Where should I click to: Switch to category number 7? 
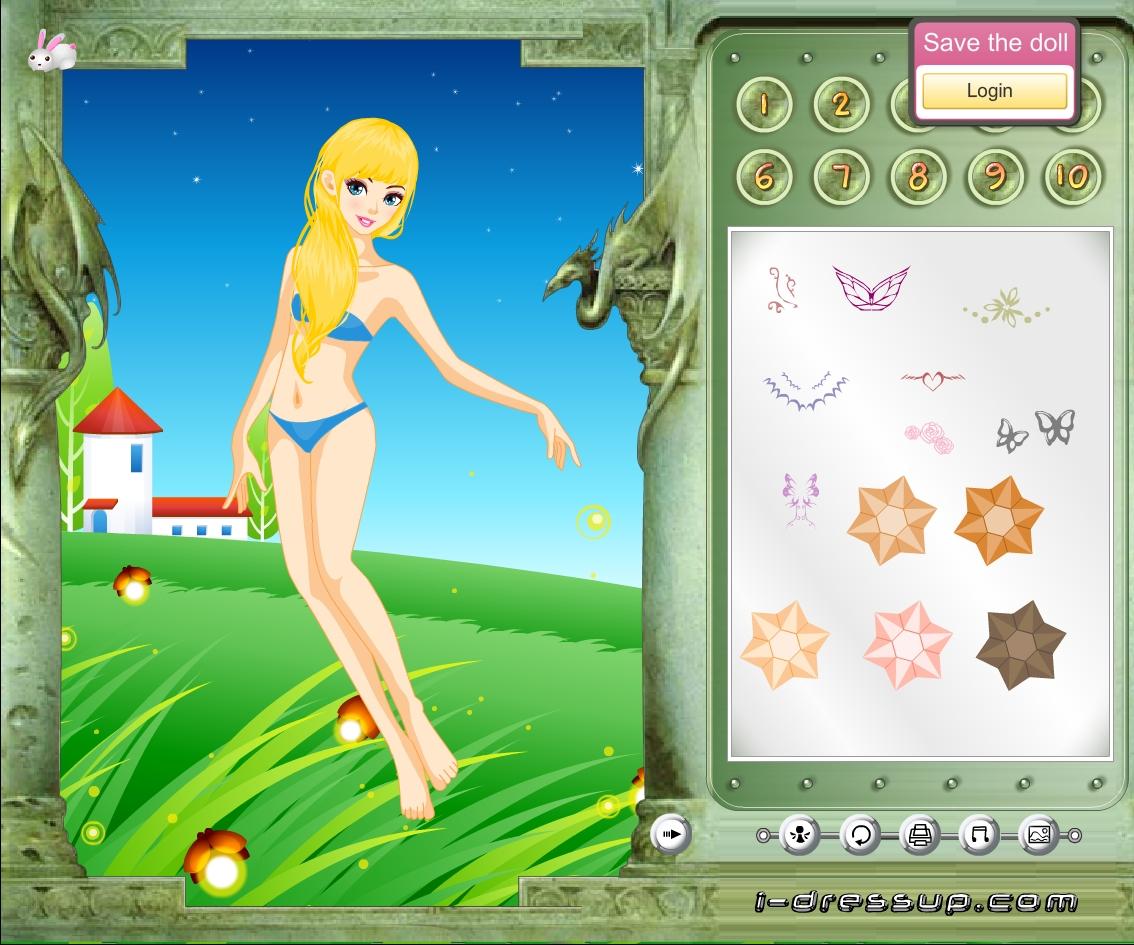pyautogui.click(x=841, y=177)
